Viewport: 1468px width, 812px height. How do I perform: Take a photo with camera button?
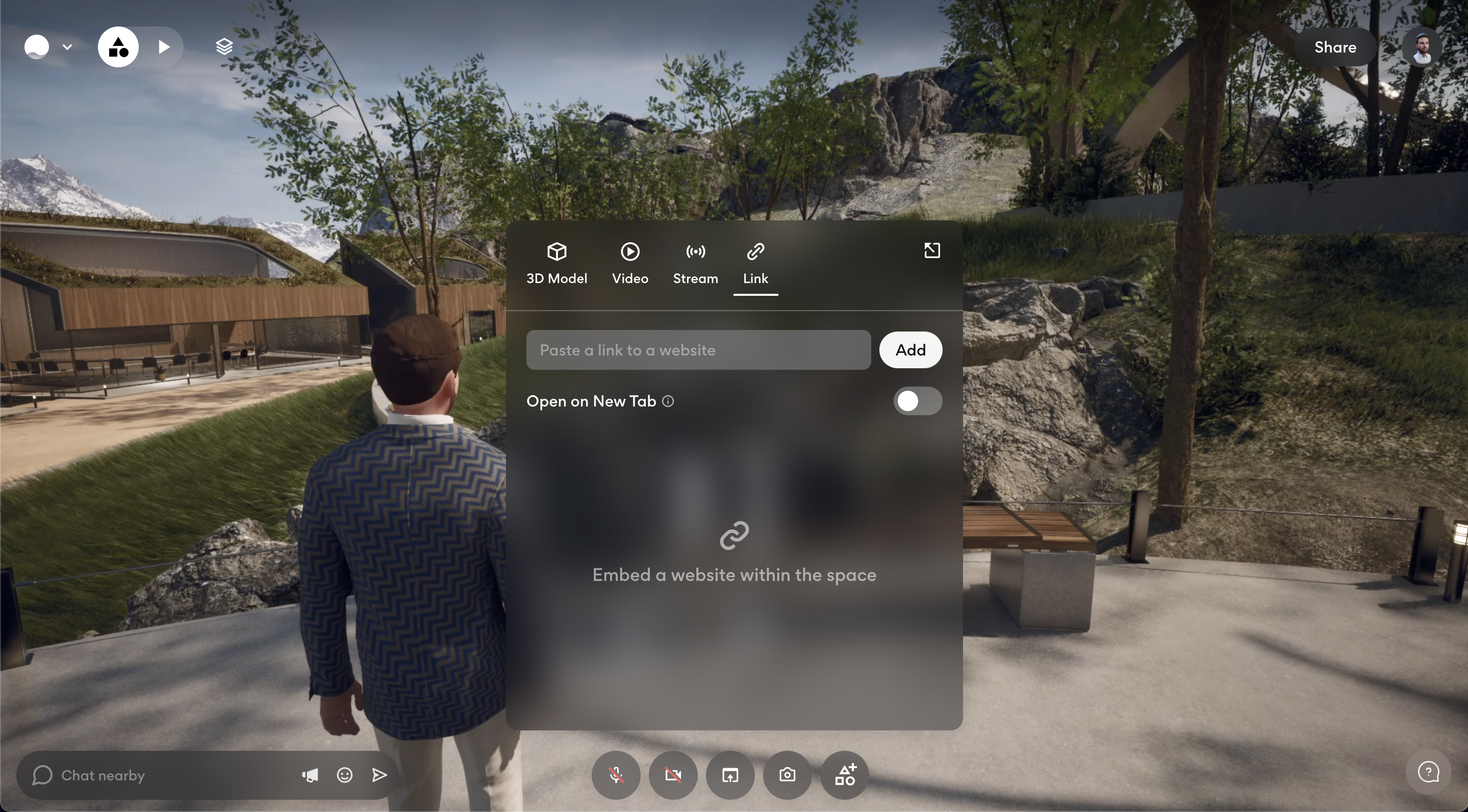pyautogui.click(x=787, y=775)
